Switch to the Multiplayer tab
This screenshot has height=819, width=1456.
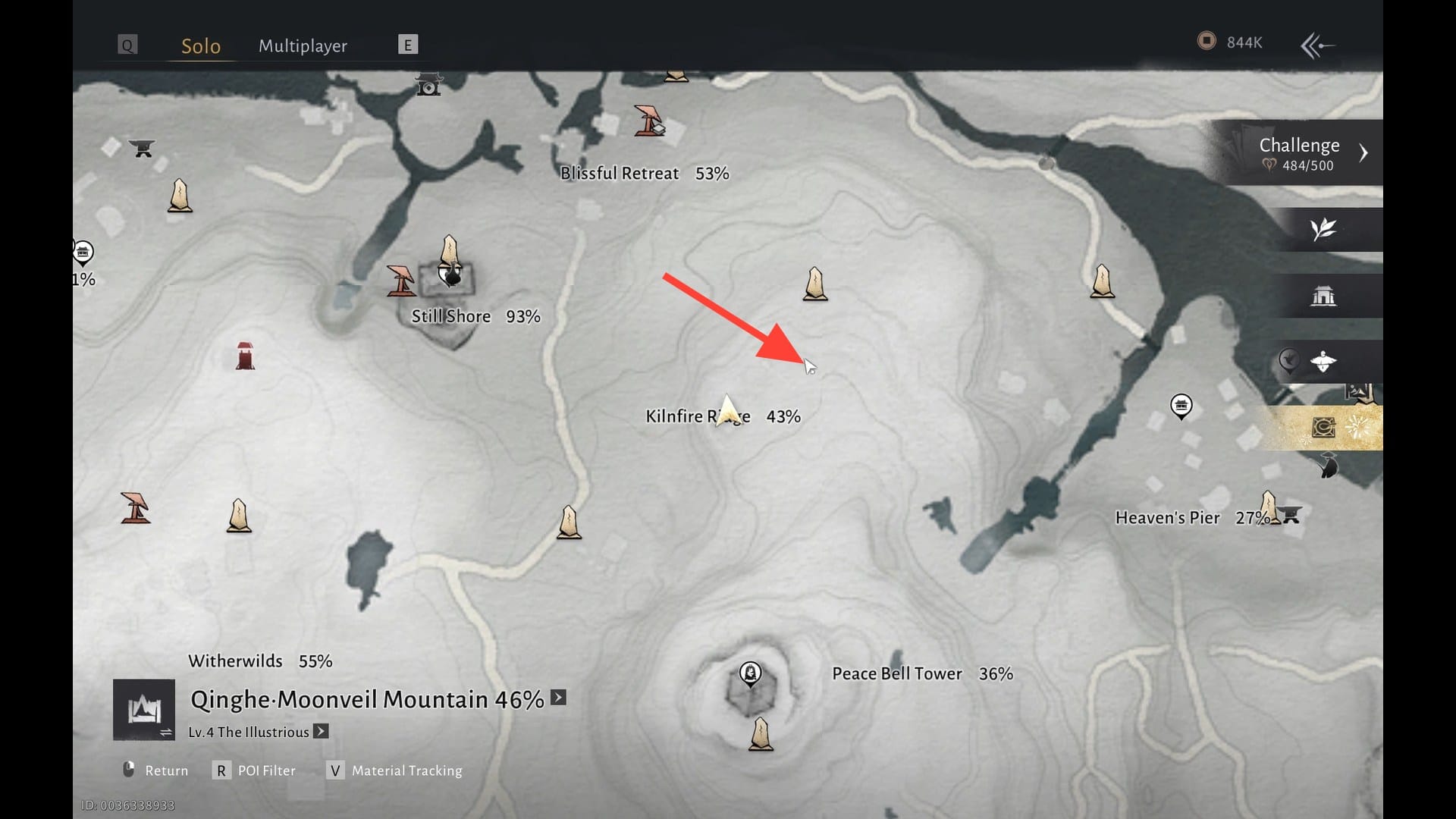[x=303, y=45]
